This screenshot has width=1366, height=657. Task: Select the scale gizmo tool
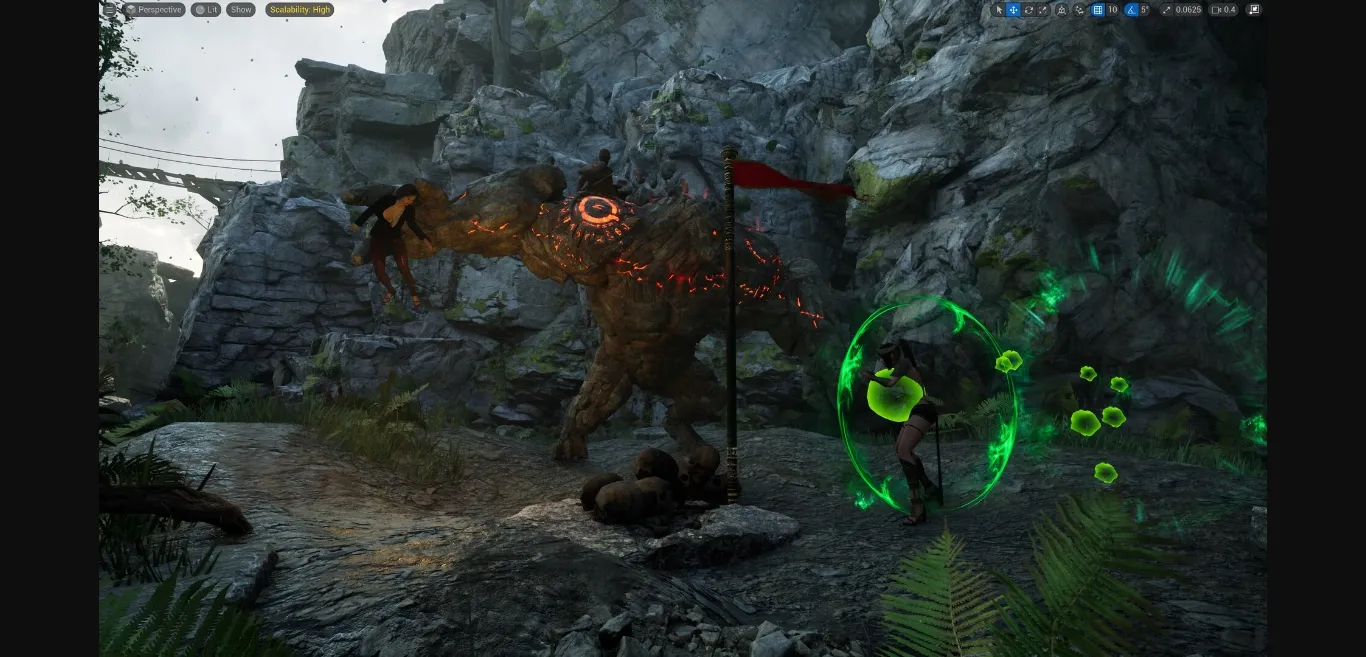coord(1043,10)
